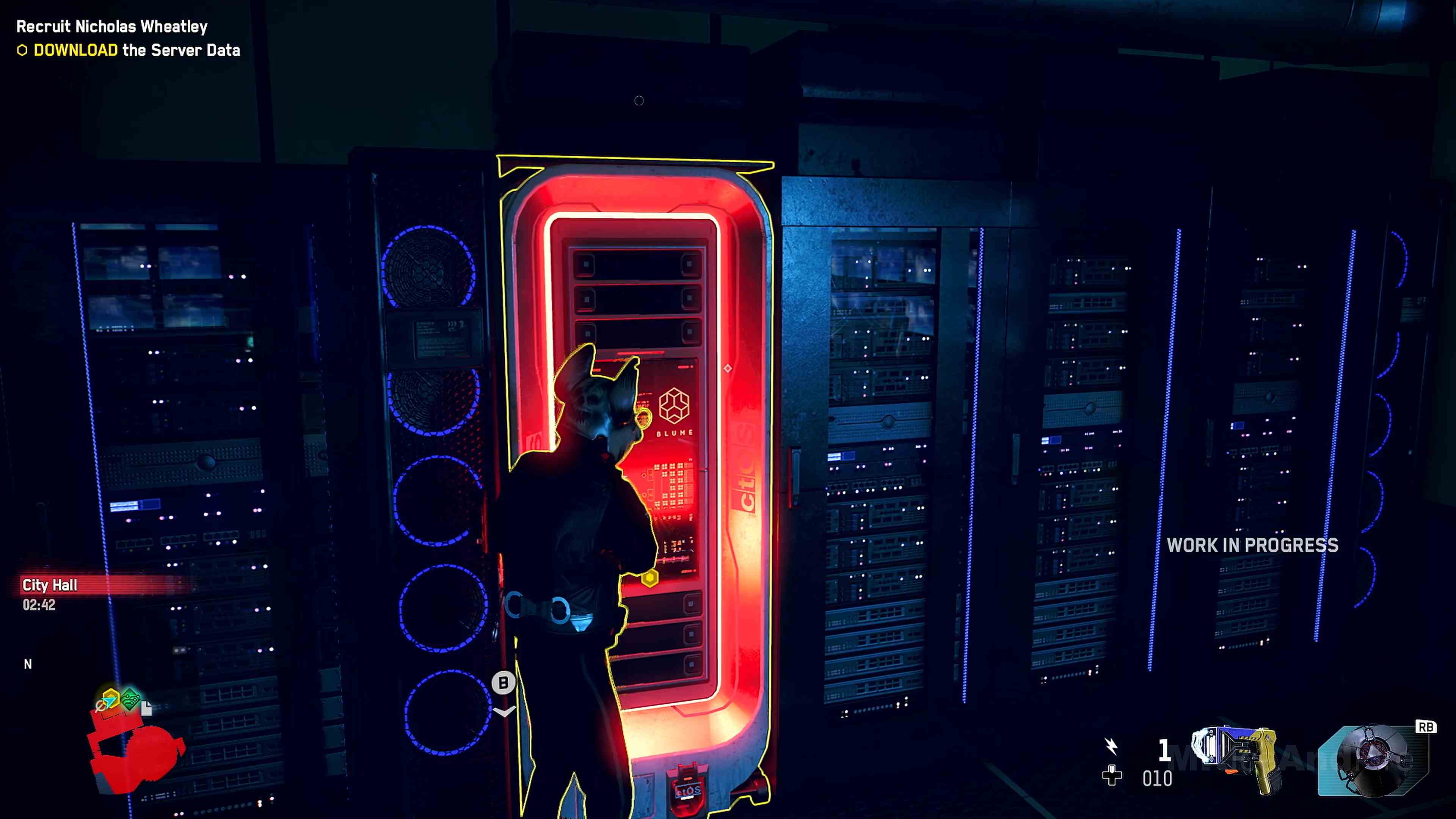Click the City Hall area header
1456x819 pixels.
click(x=50, y=585)
